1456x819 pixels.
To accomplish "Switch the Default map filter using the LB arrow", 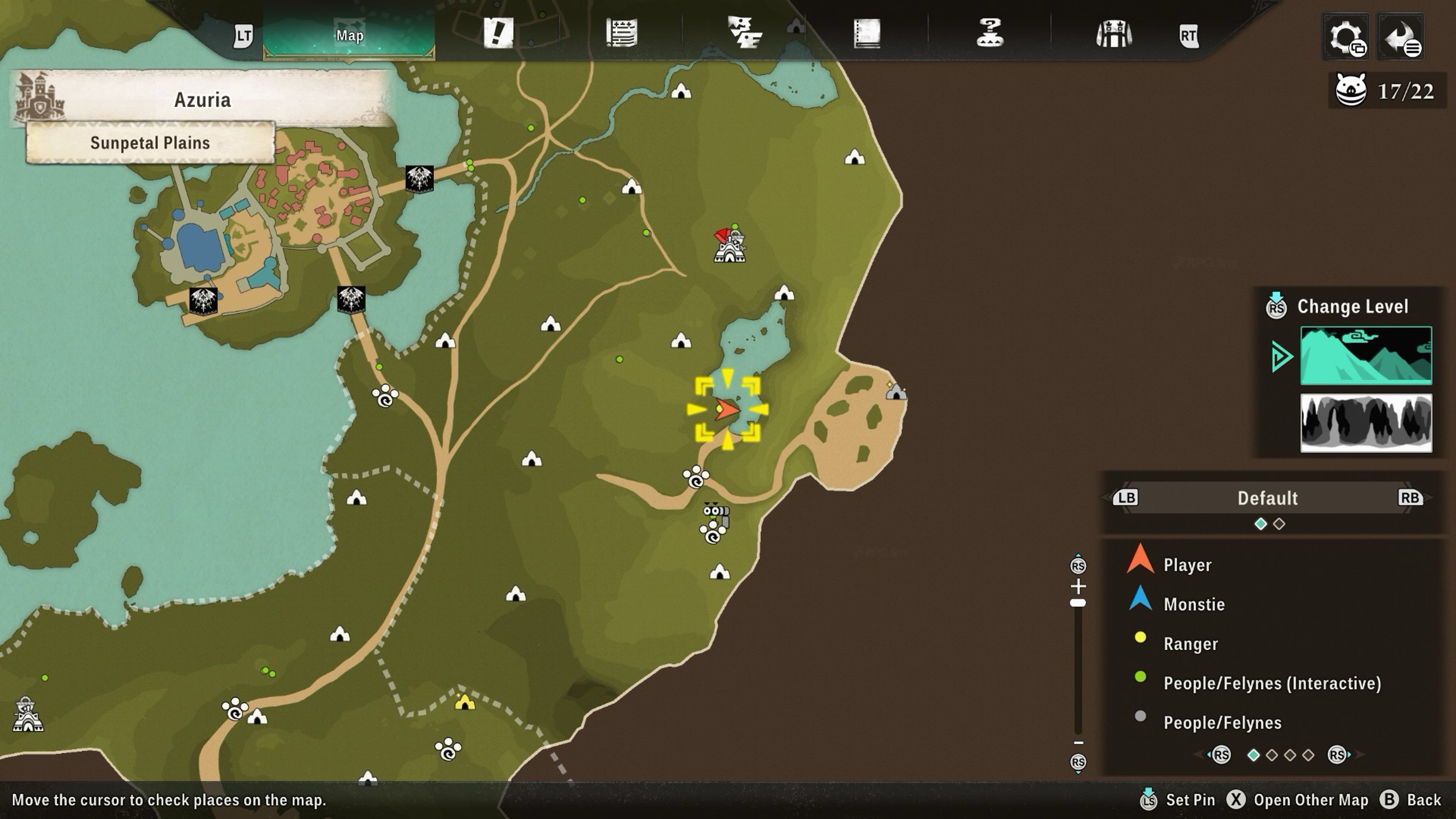I will pyautogui.click(x=1125, y=497).
